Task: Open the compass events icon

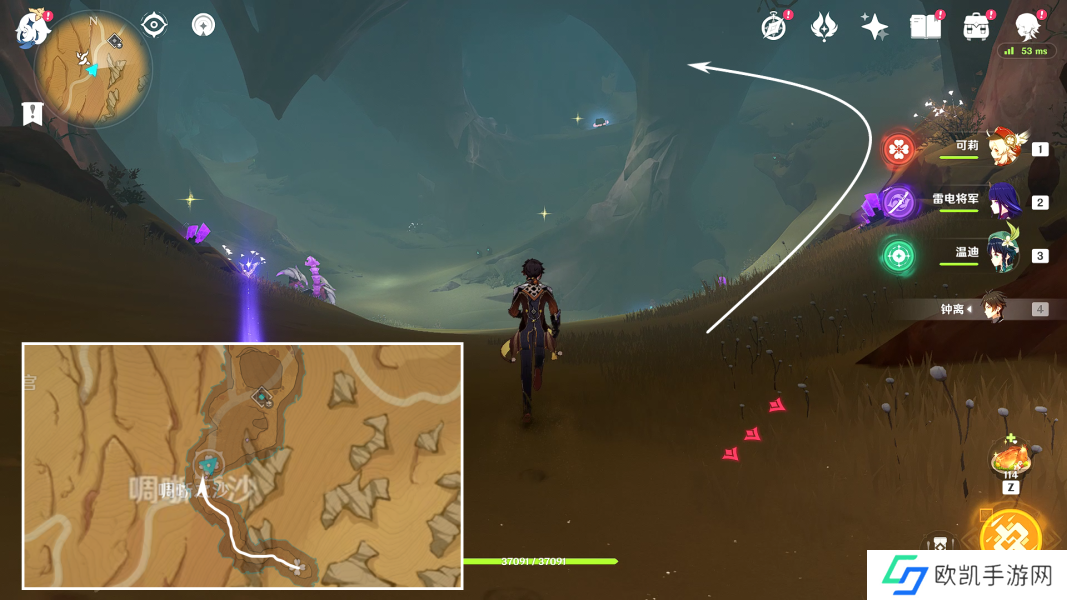Action: [x=773, y=27]
